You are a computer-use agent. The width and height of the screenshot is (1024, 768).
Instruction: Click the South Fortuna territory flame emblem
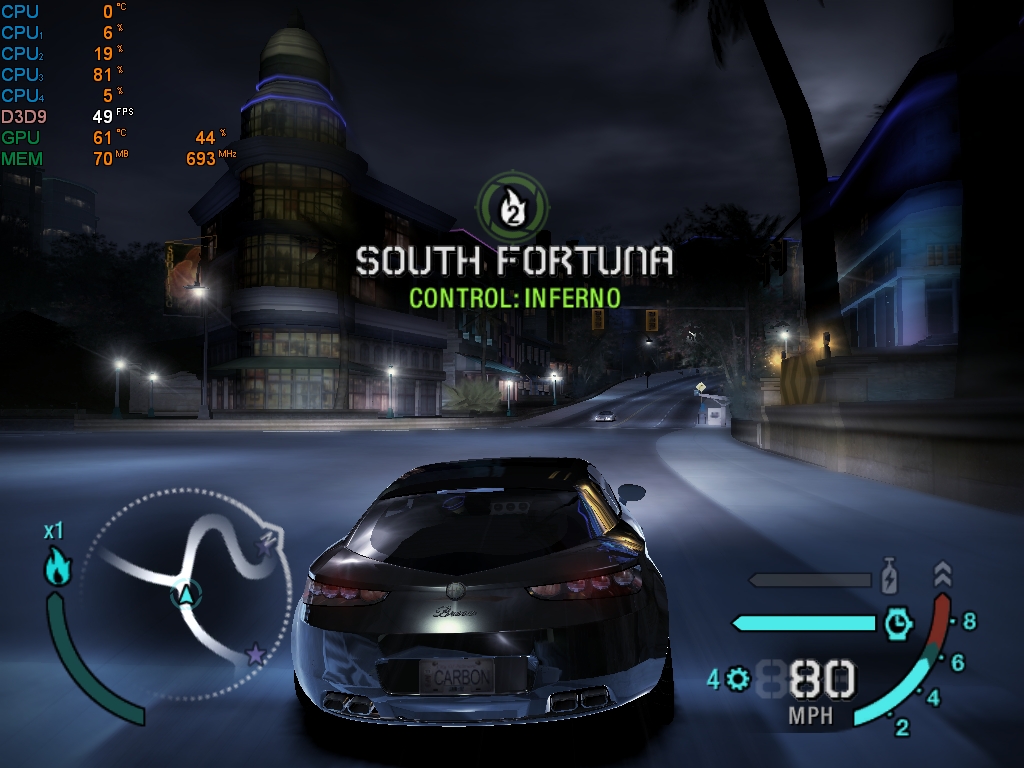(513, 204)
